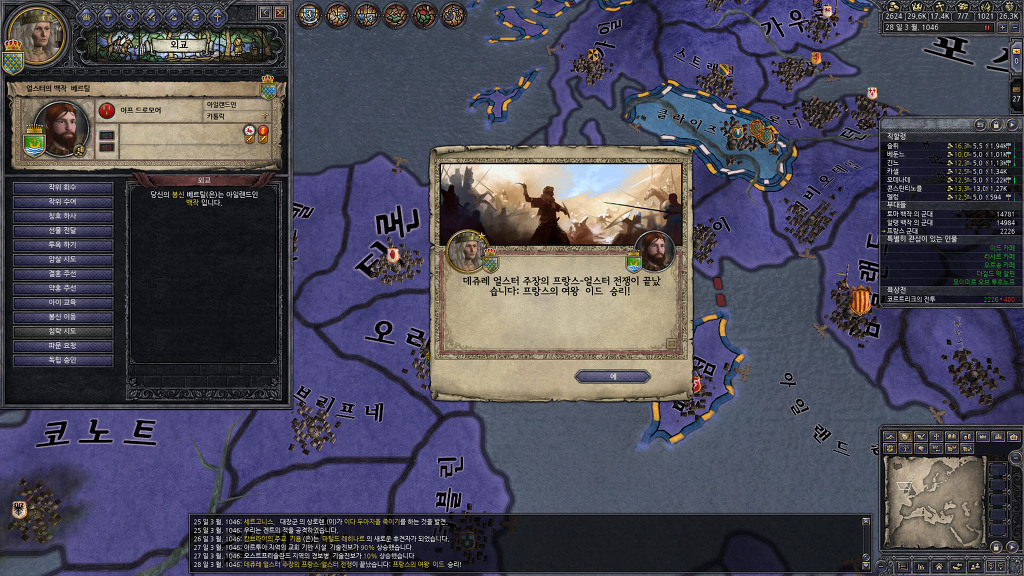Screen dimensions: 1024x576
Task: Select the 파문 요청 option
Action: pyautogui.click(x=63, y=345)
